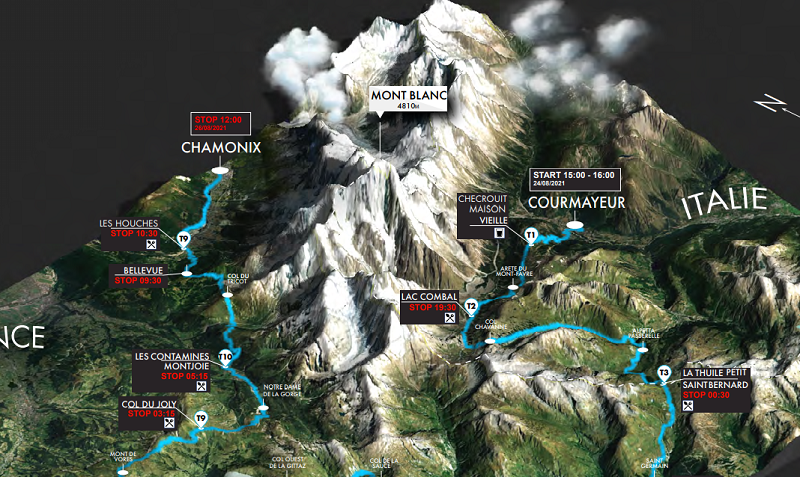
Task: Click the Chamonix town name
Action: [221, 147]
